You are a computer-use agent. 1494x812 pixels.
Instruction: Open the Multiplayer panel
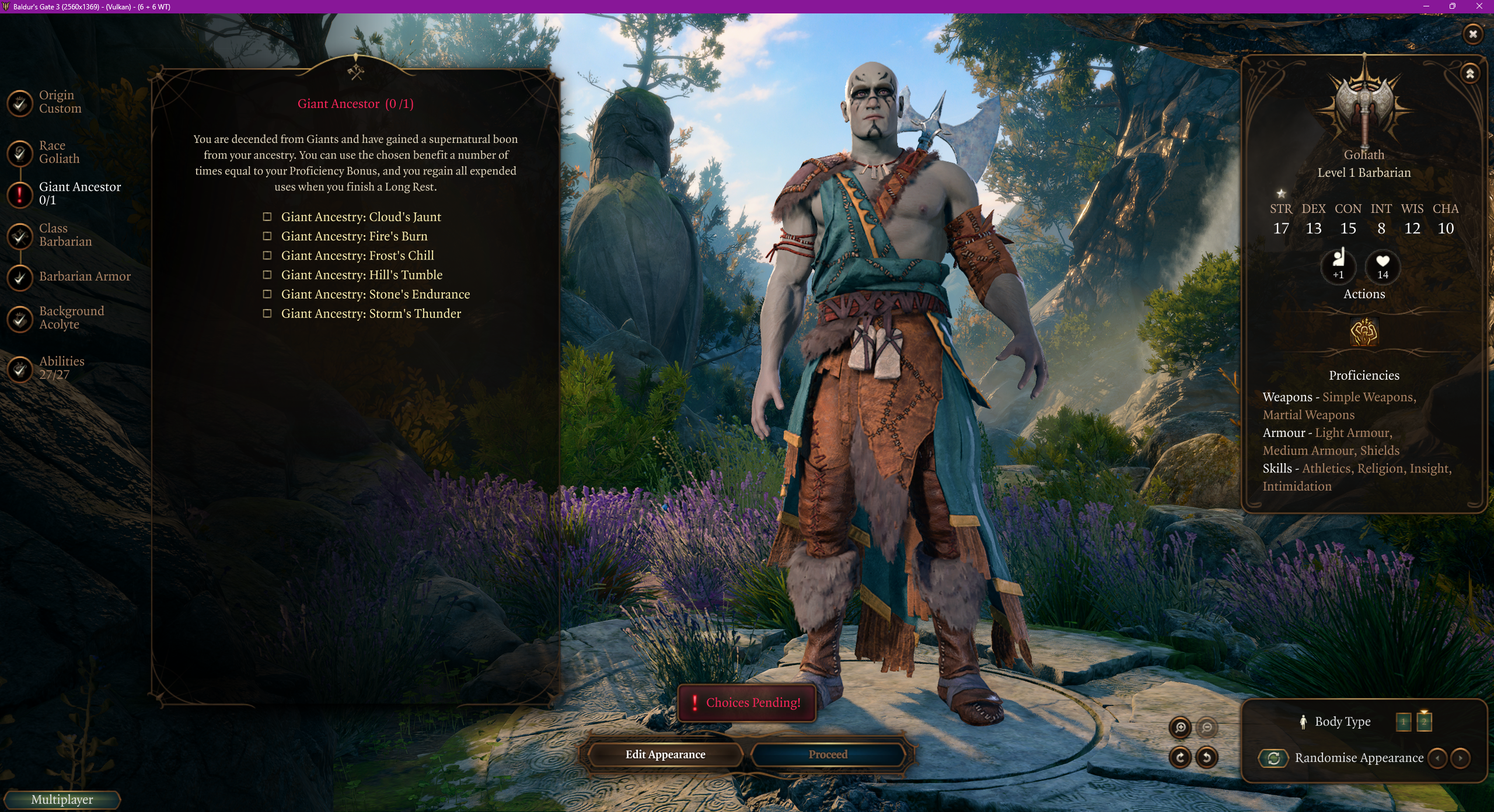(x=62, y=800)
